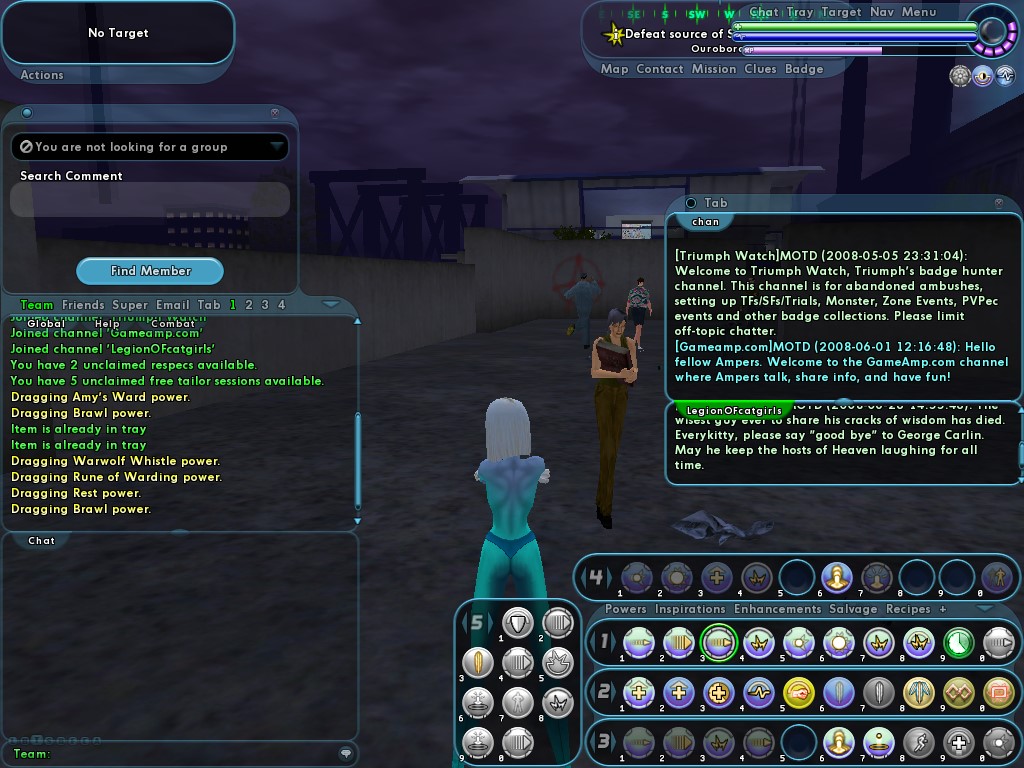Image resolution: width=1024 pixels, height=768 pixels.
Task: Toggle the Nav window
Action: click(x=882, y=13)
